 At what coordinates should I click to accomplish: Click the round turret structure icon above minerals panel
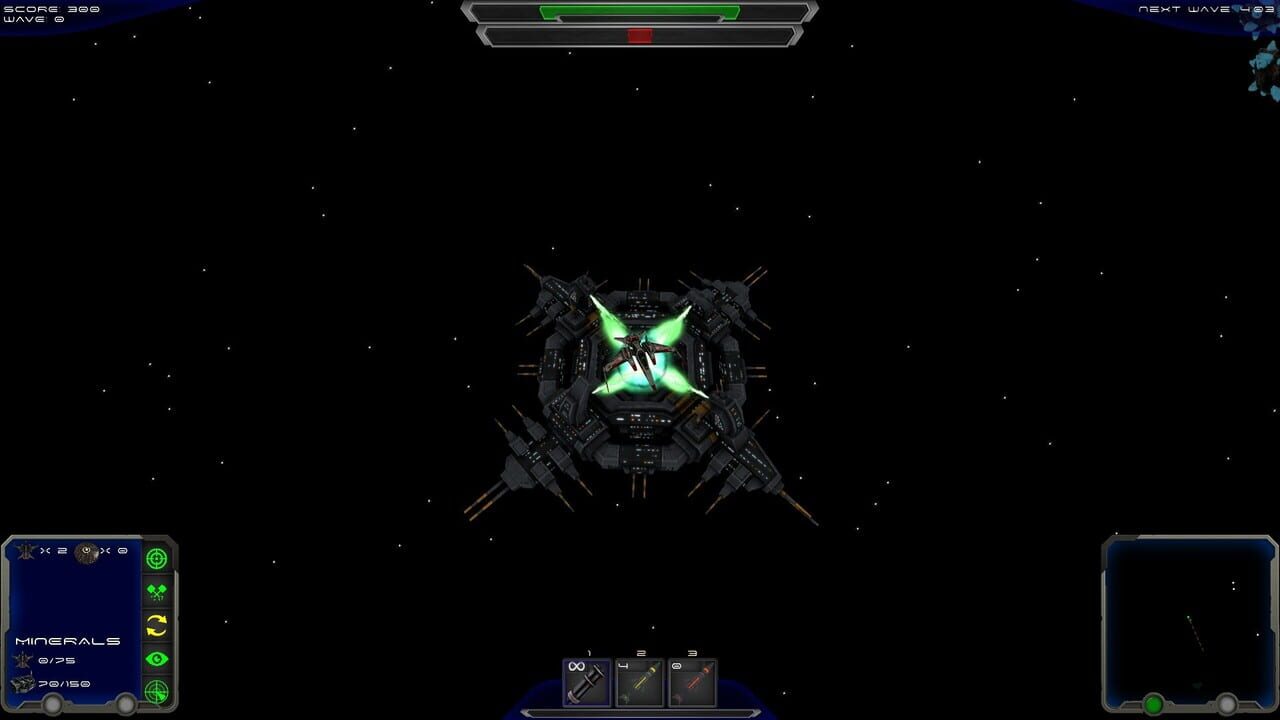pyautogui.click(x=86, y=553)
